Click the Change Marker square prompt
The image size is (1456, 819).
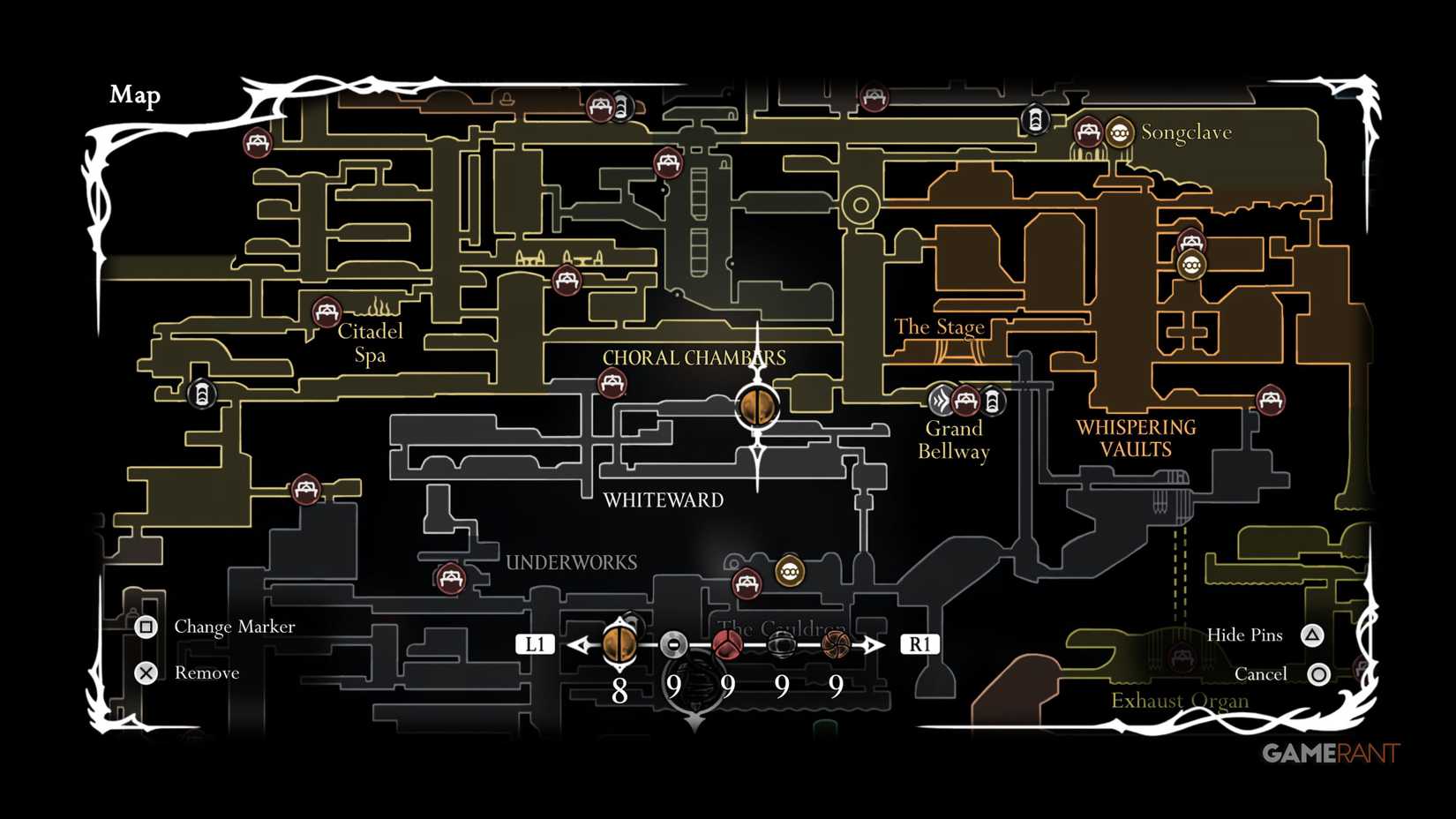coord(146,627)
